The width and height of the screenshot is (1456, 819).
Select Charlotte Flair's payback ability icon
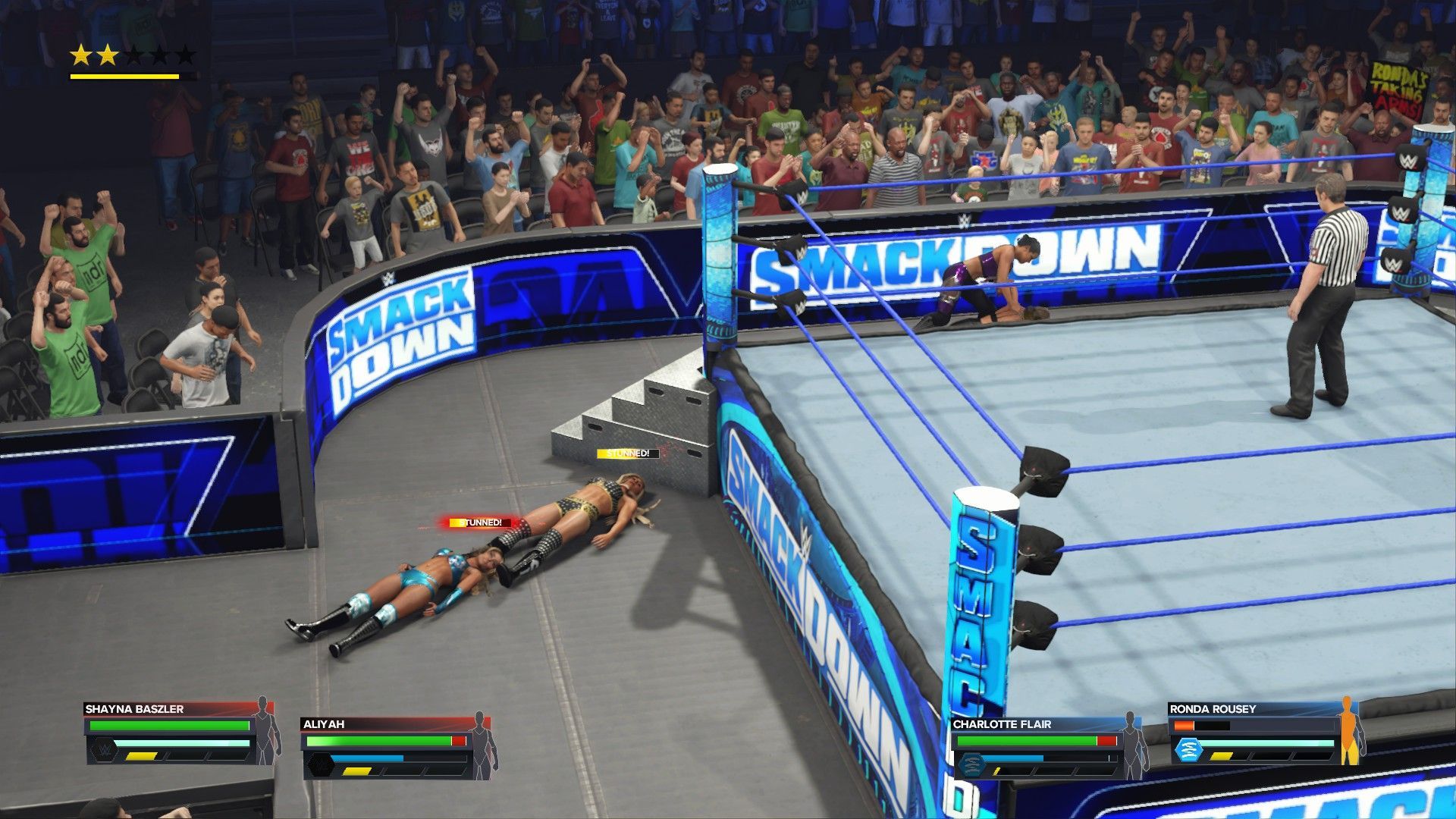coord(971,764)
